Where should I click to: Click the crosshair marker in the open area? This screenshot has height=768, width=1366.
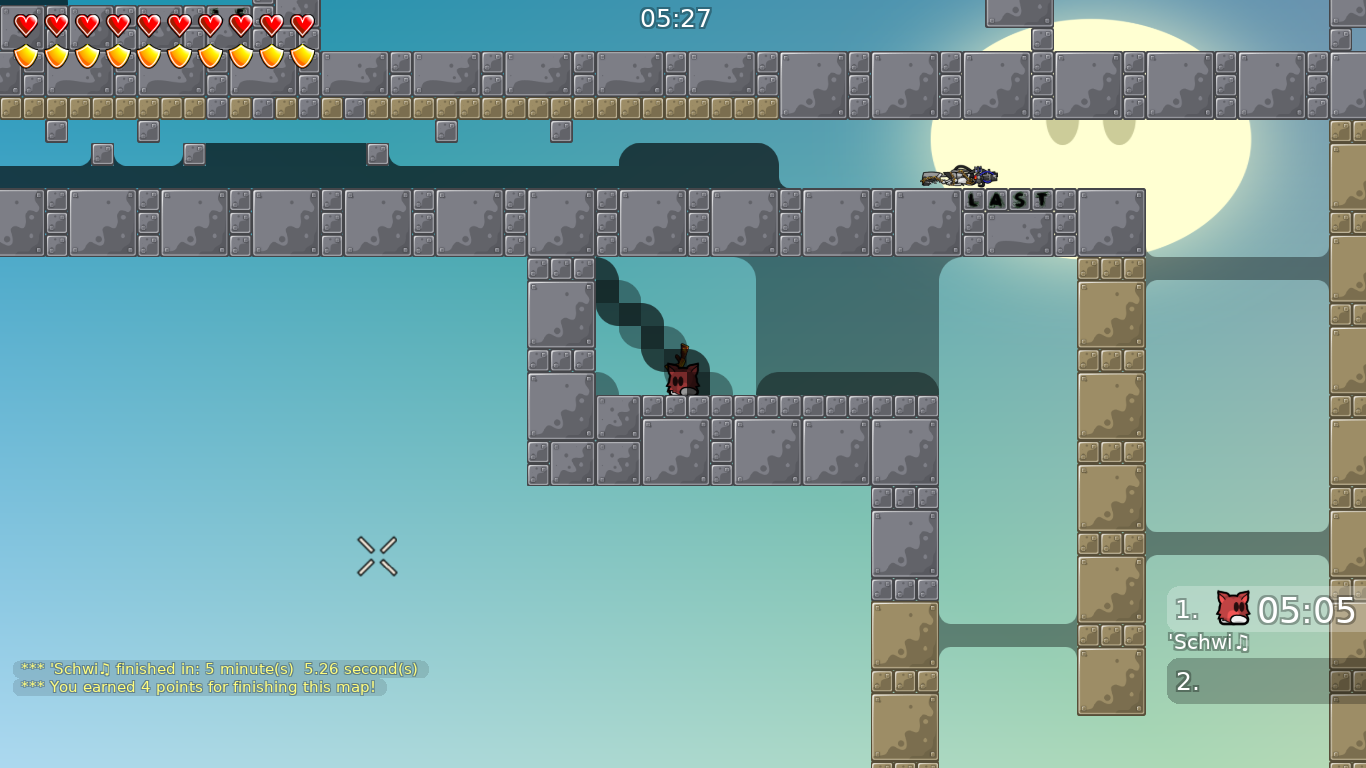tap(375, 557)
